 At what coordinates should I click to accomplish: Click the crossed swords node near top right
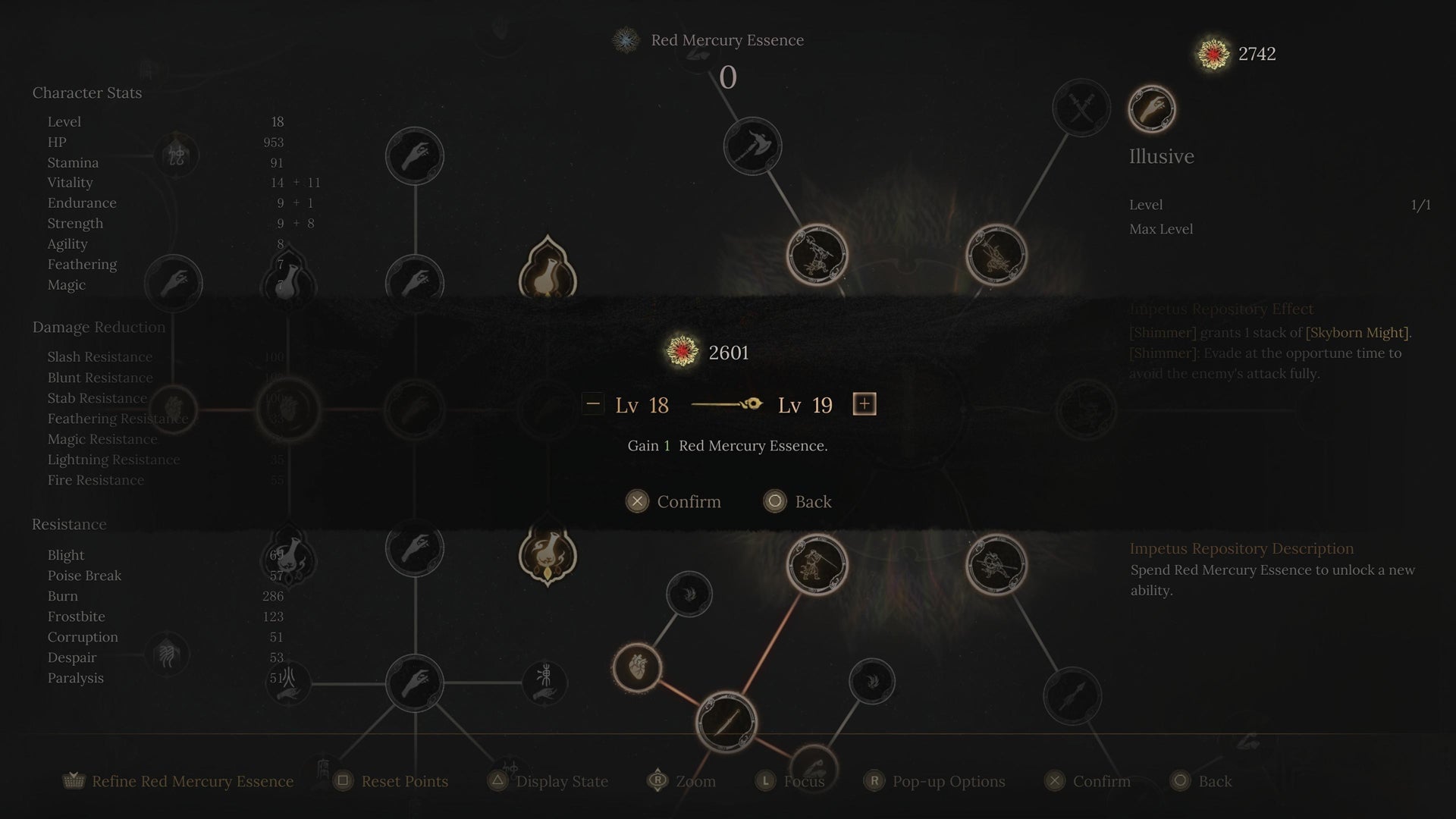(x=1081, y=108)
